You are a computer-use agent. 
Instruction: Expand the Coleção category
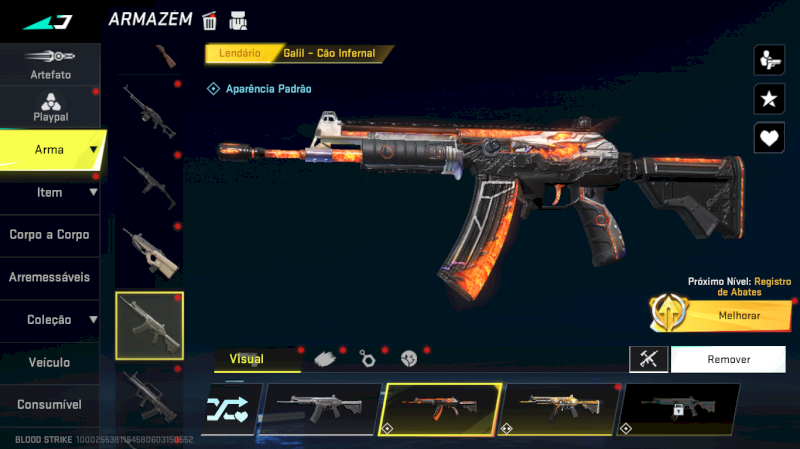click(x=50, y=320)
